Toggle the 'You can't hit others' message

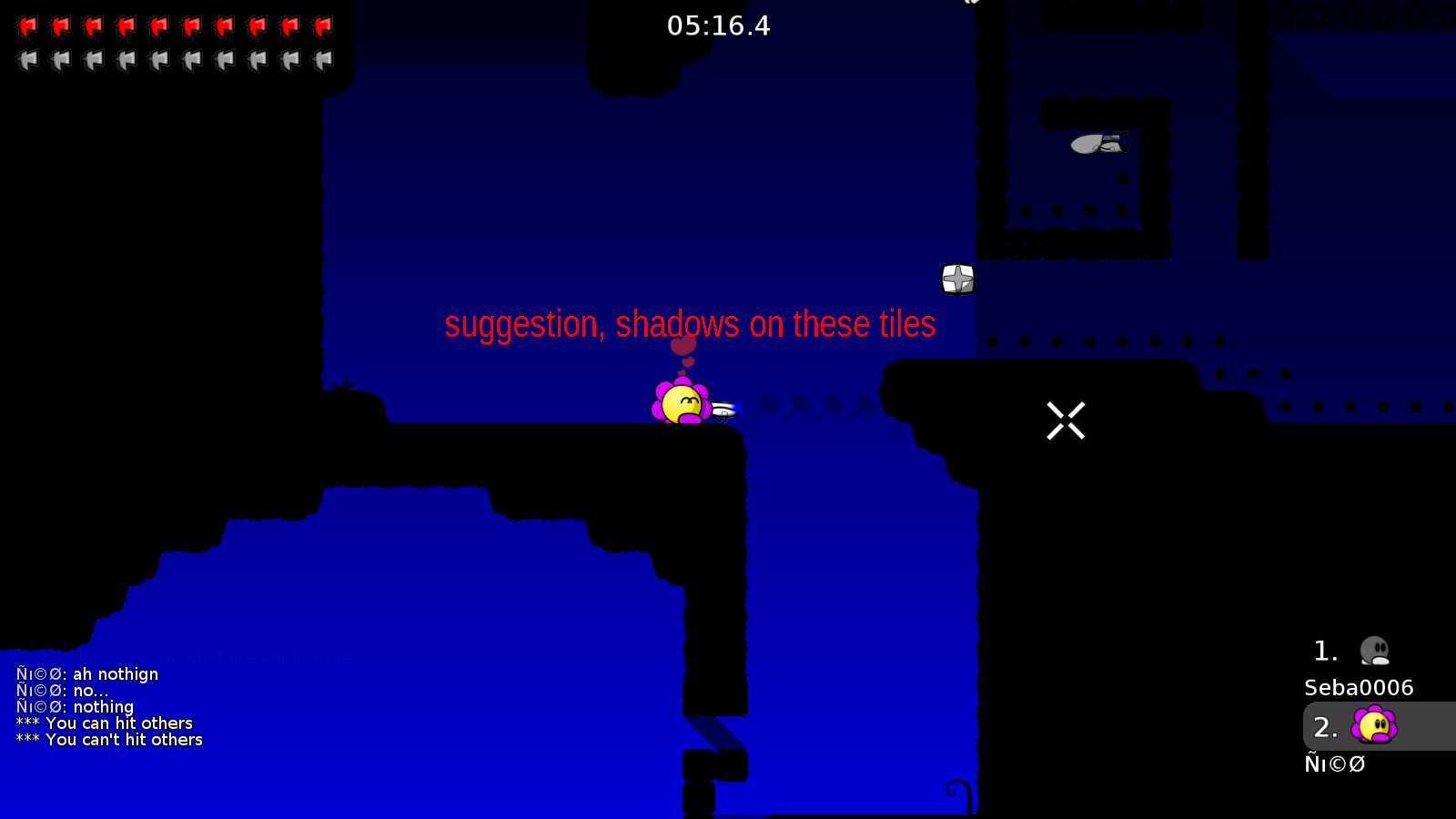pos(109,739)
